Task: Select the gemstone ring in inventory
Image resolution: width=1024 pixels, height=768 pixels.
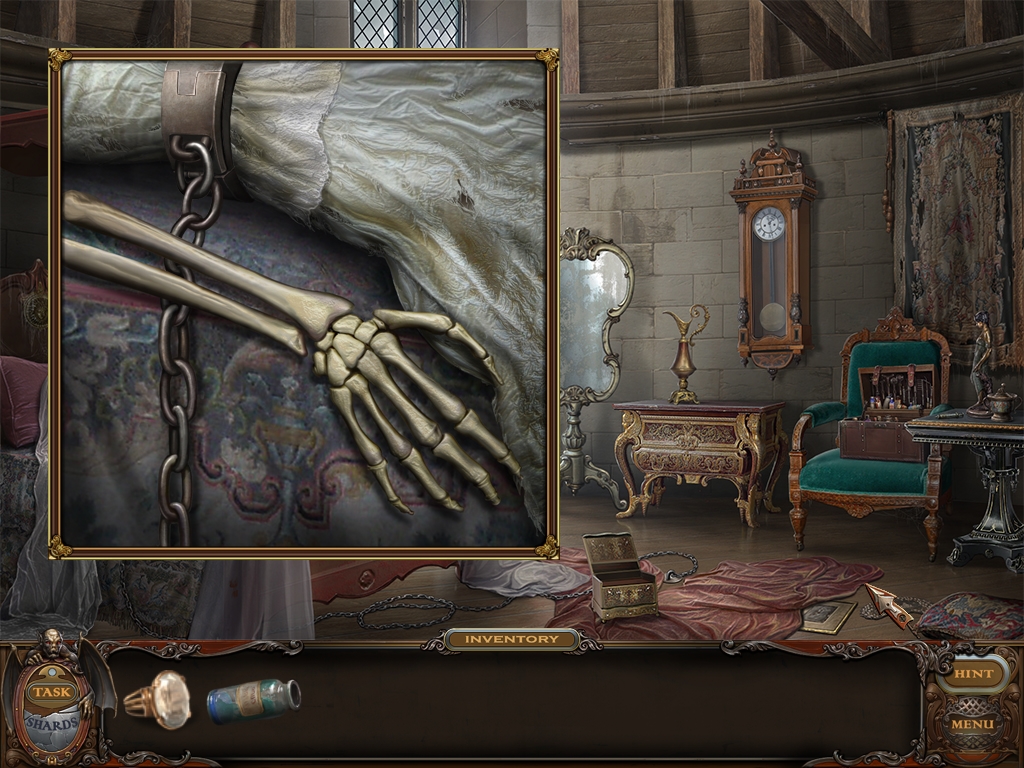Action: coord(158,698)
